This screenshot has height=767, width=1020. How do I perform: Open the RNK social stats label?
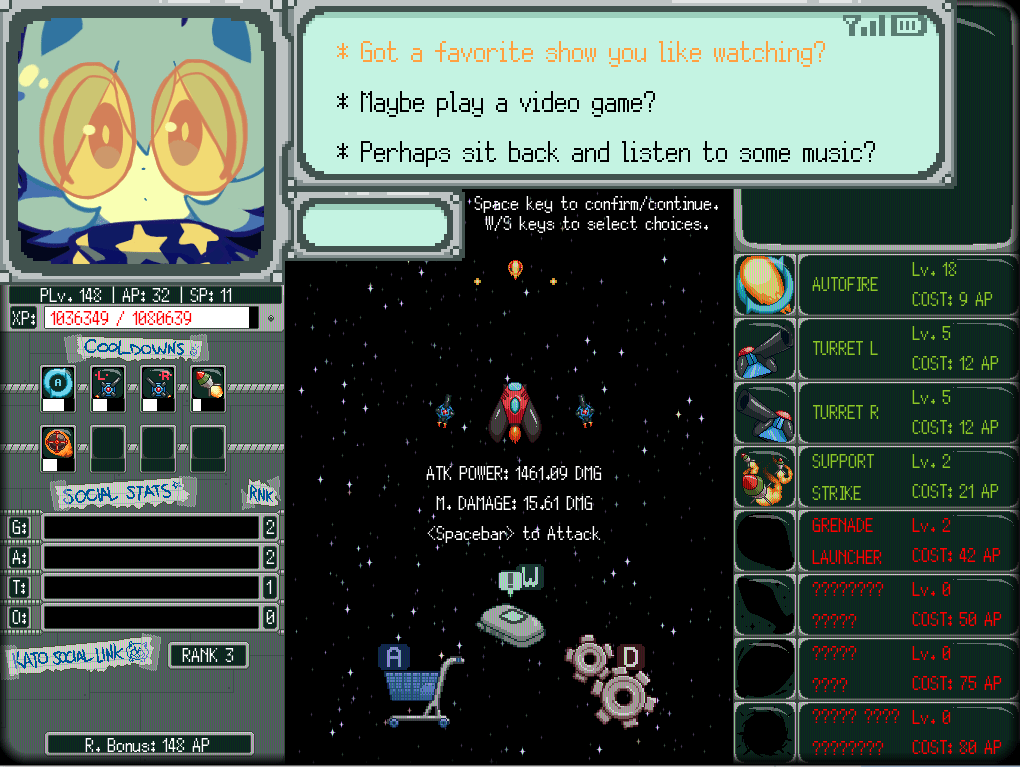pyautogui.click(x=261, y=494)
